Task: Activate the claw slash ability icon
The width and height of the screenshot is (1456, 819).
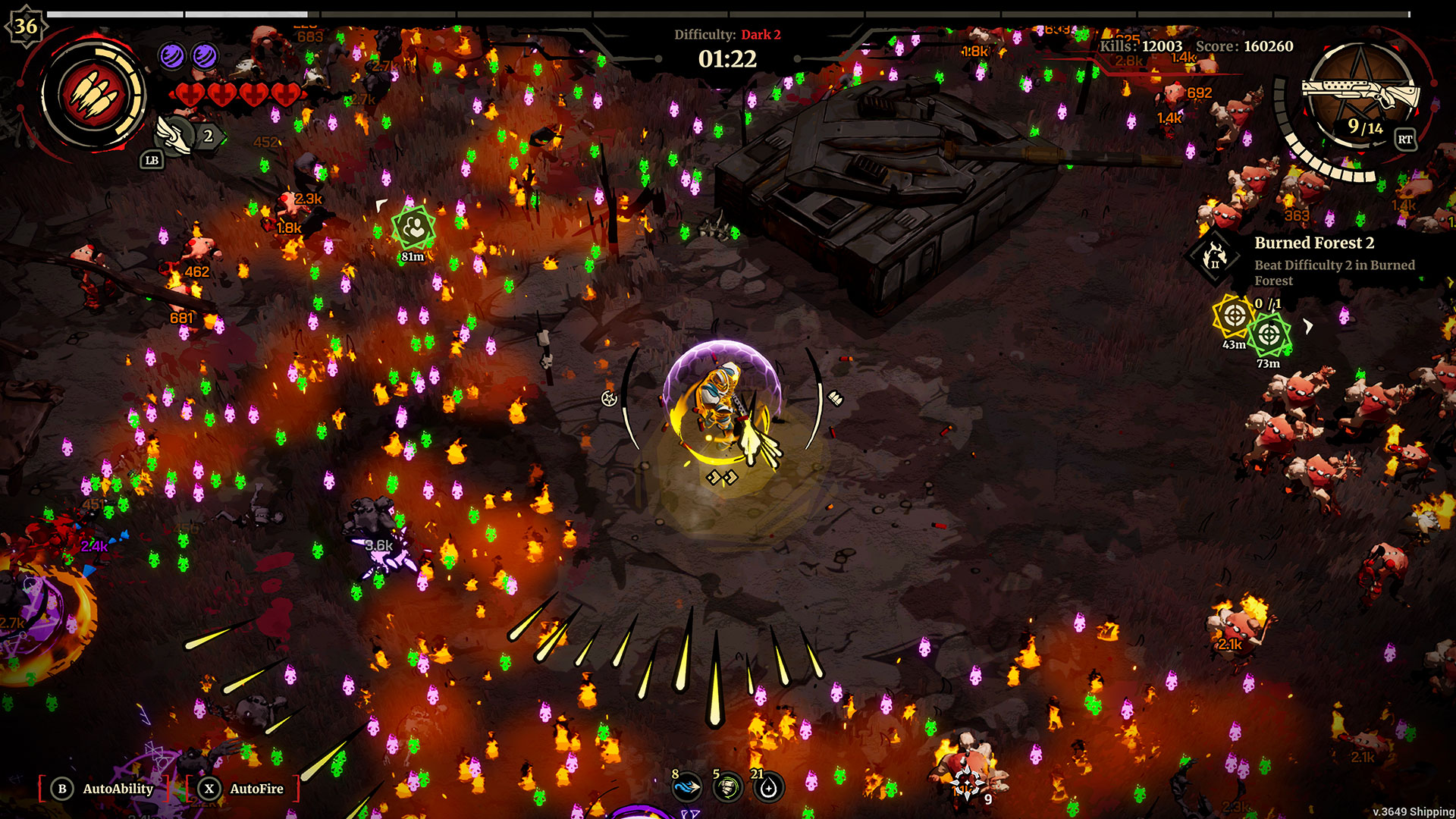Action: (x=94, y=96)
